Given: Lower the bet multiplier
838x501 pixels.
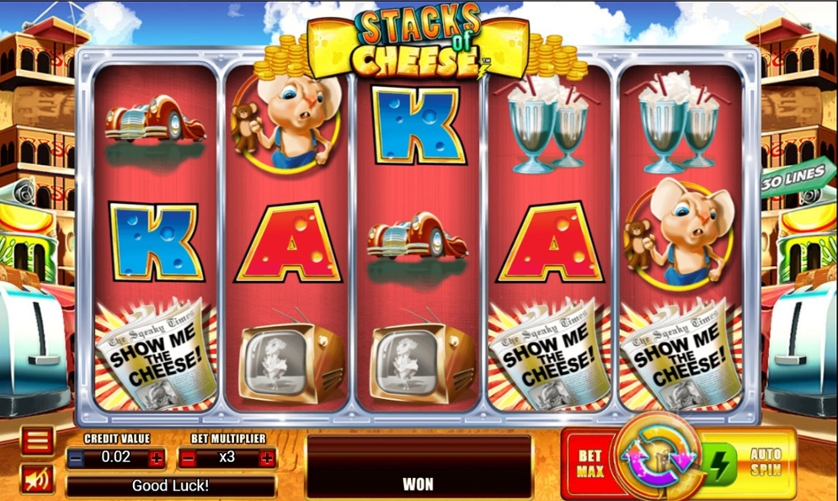Looking at the screenshot, I should 188,459.
